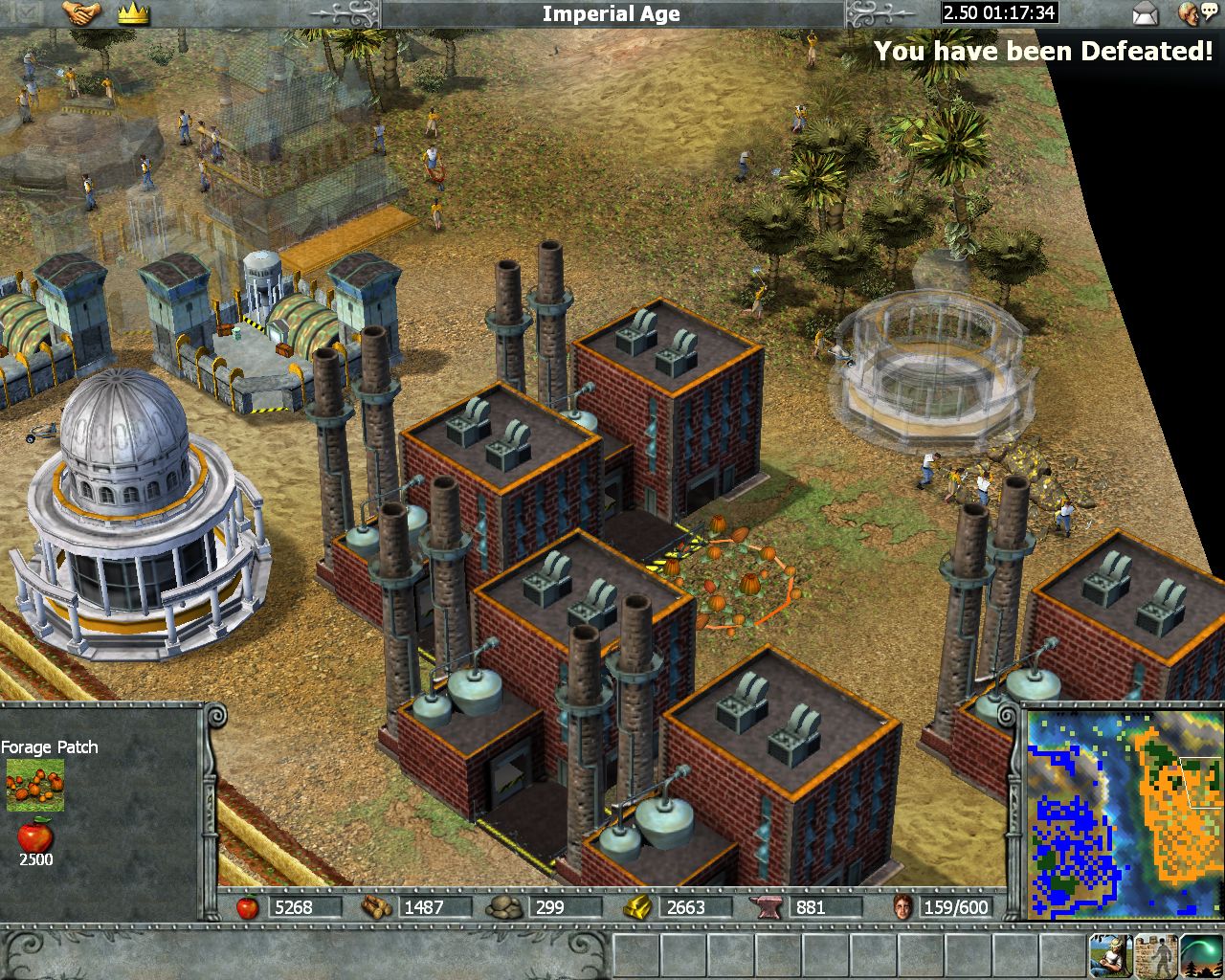Click the gold bars resource icon
This screenshot has height=980, width=1225.
pos(637,906)
